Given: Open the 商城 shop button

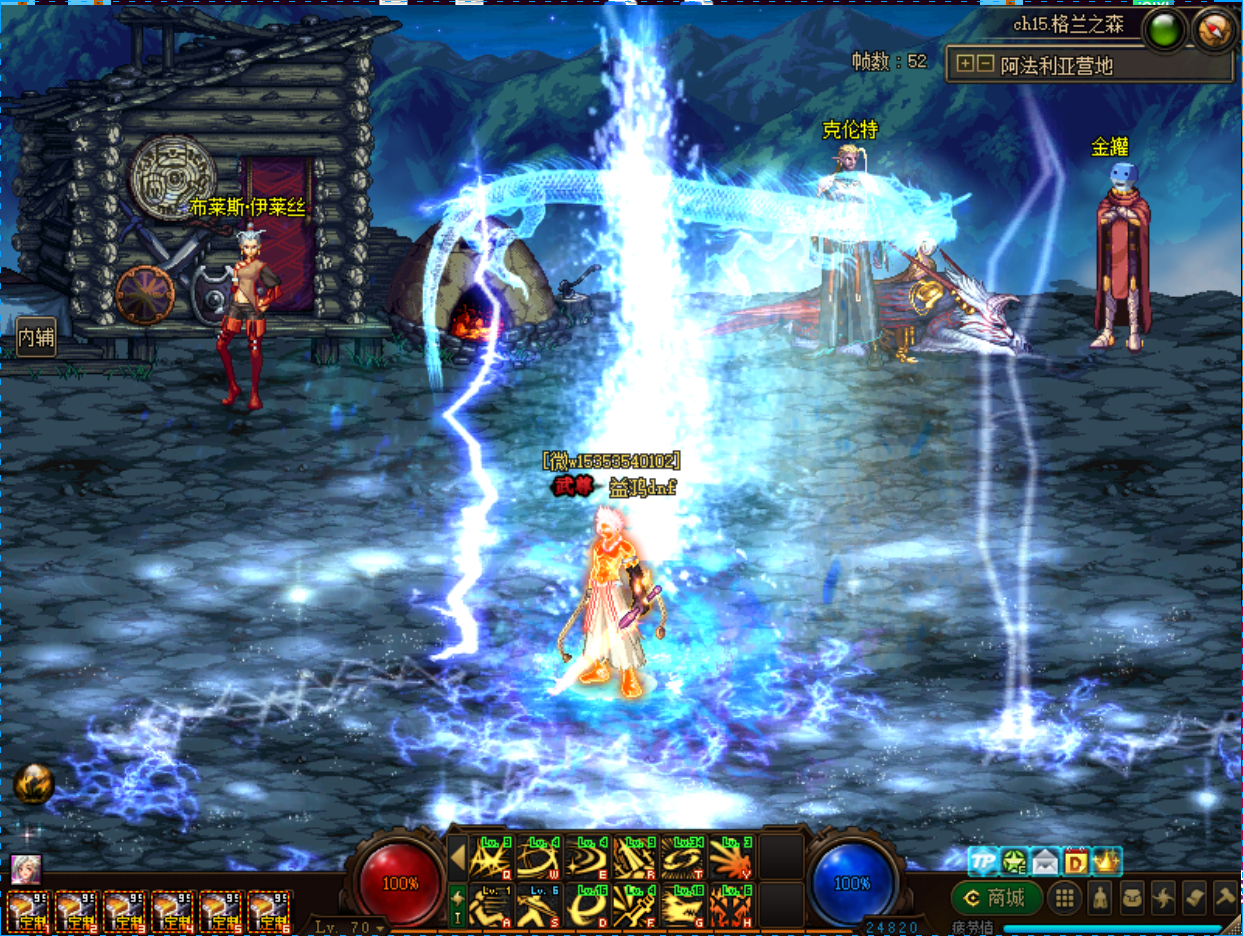Looking at the screenshot, I should (x=996, y=897).
